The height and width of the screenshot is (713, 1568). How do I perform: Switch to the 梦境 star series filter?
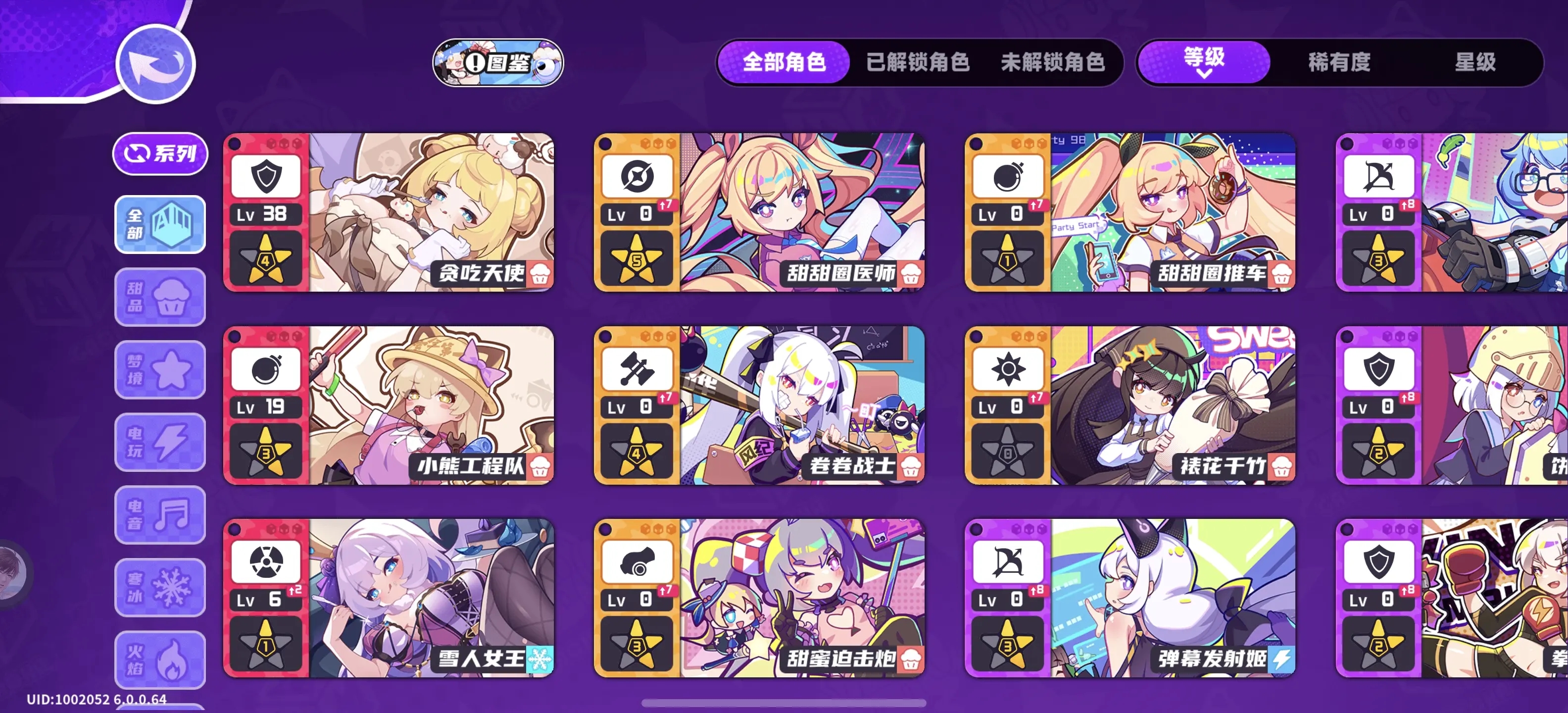click(159, 369)
